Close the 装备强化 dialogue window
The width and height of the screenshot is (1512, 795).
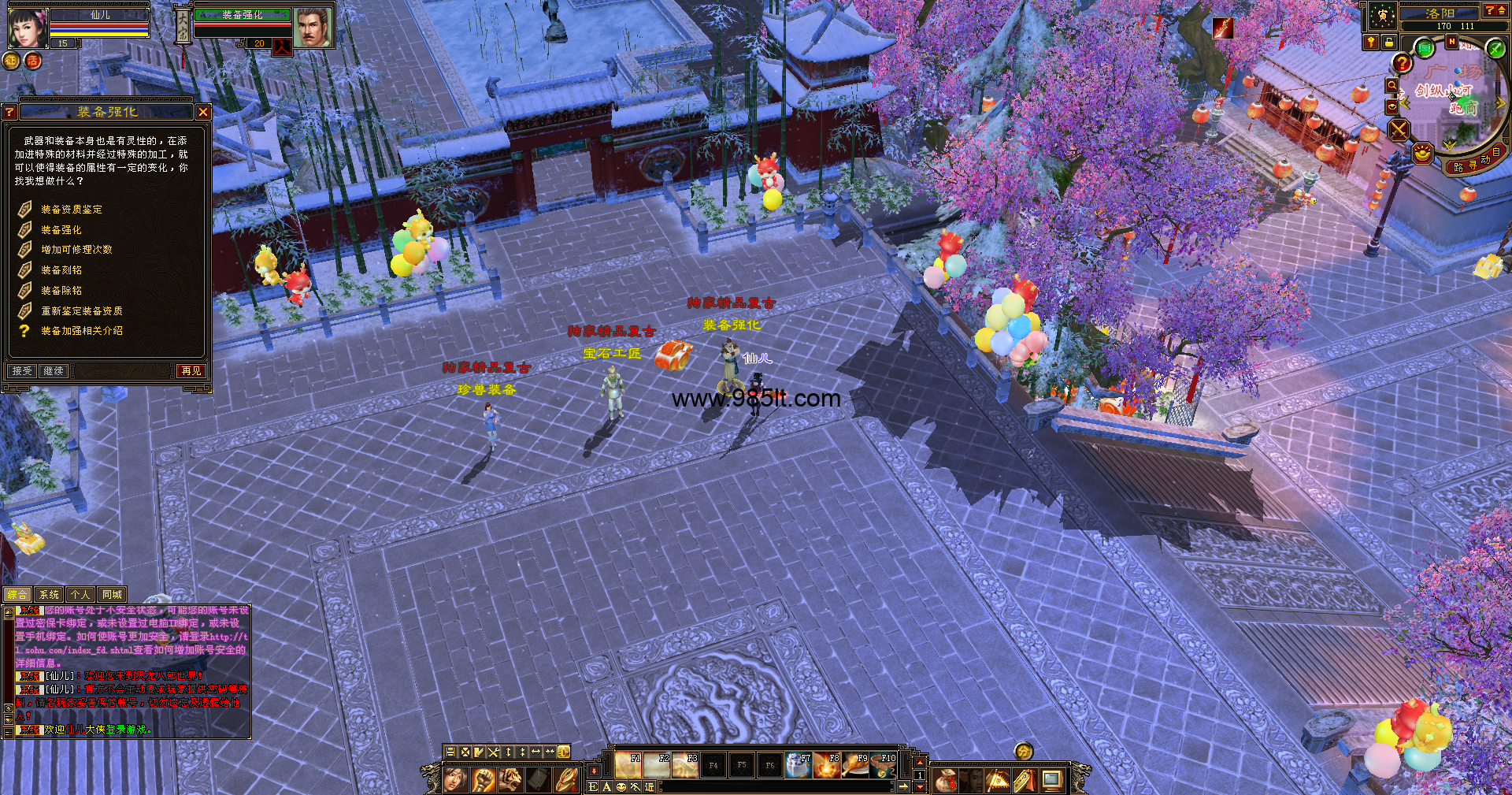203,112
